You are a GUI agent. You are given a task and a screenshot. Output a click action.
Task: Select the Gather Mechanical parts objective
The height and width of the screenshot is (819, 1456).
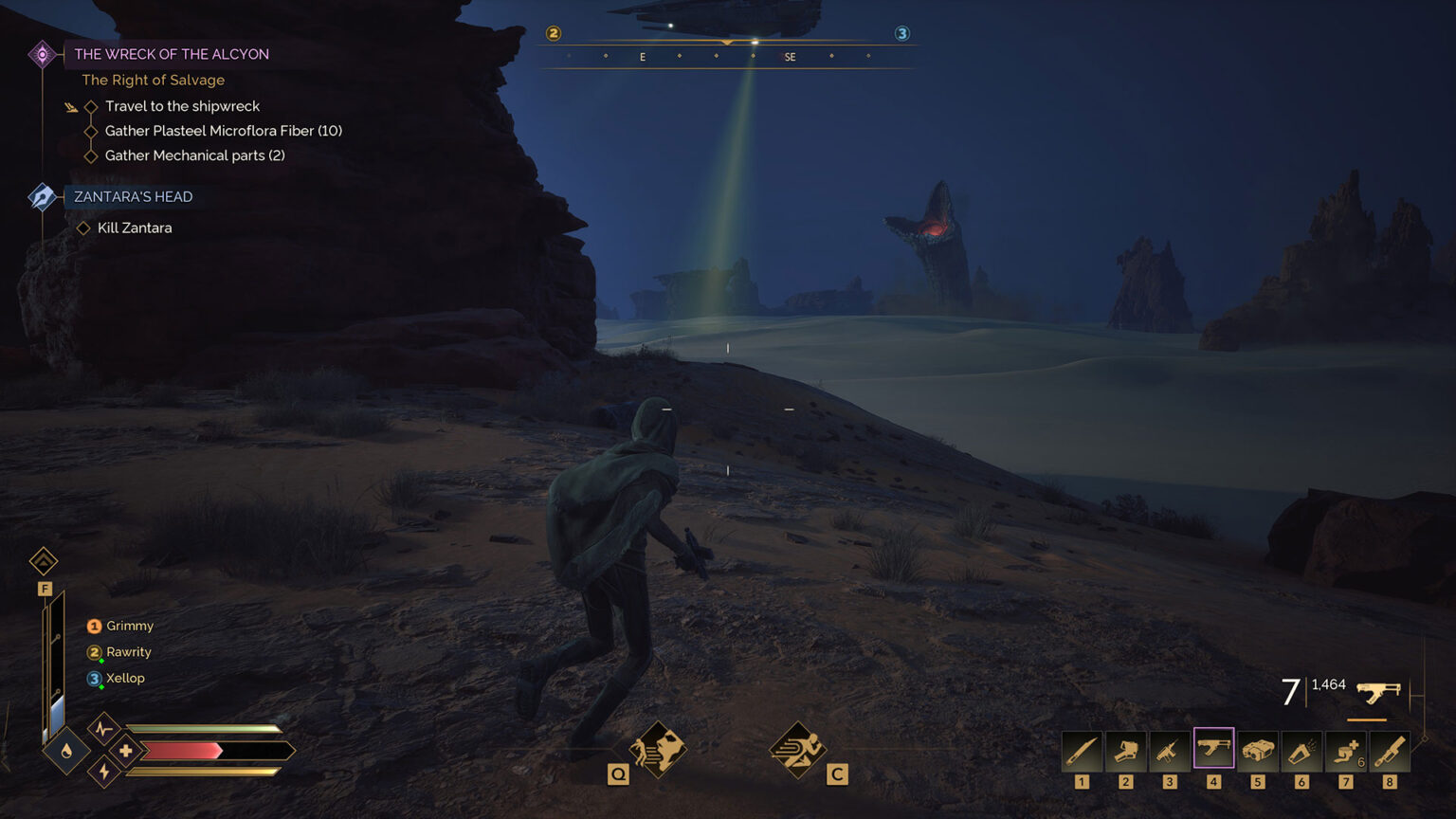(x=194, y=155)
